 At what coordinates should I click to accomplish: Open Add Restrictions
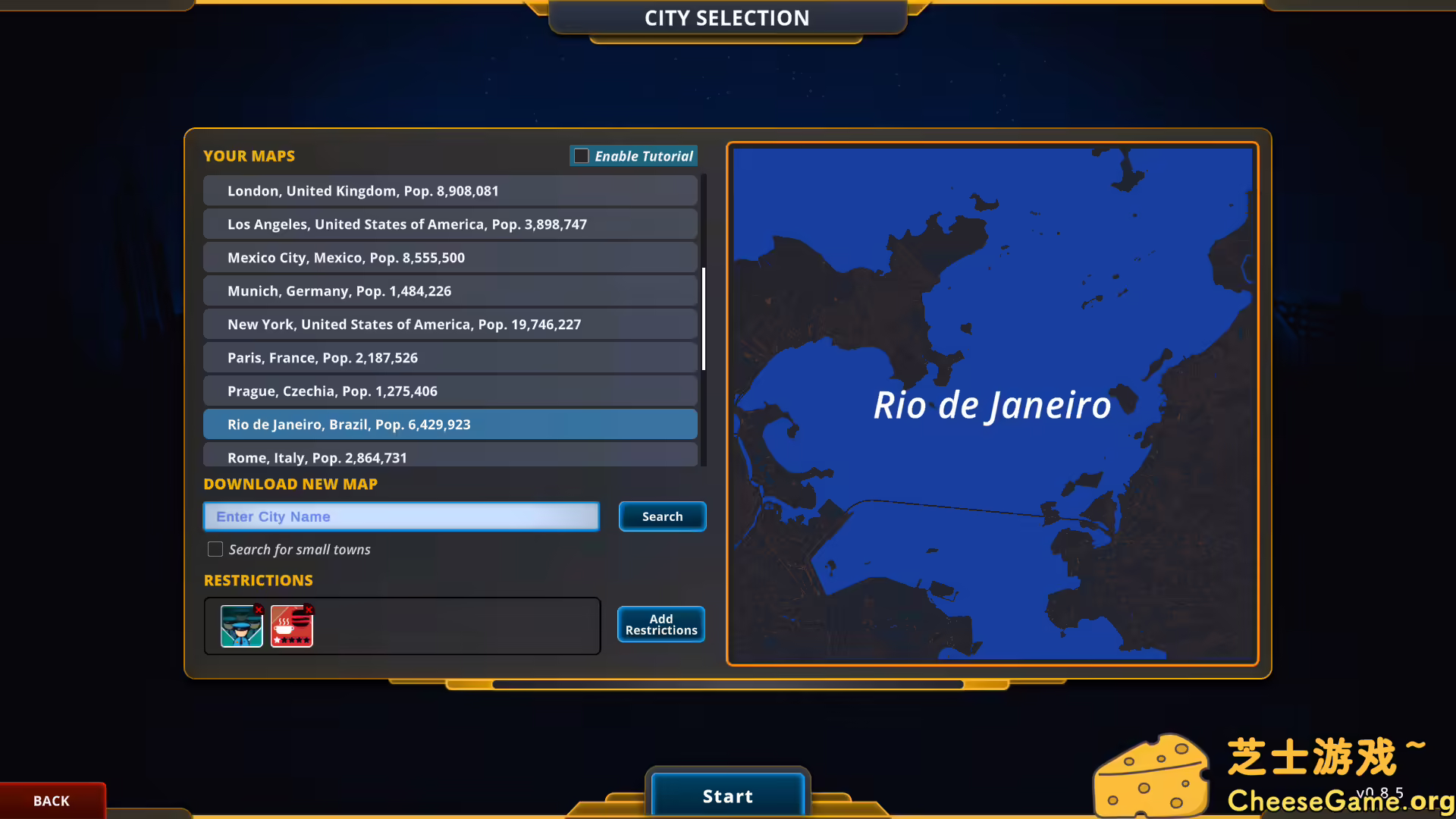coord(661,623)
